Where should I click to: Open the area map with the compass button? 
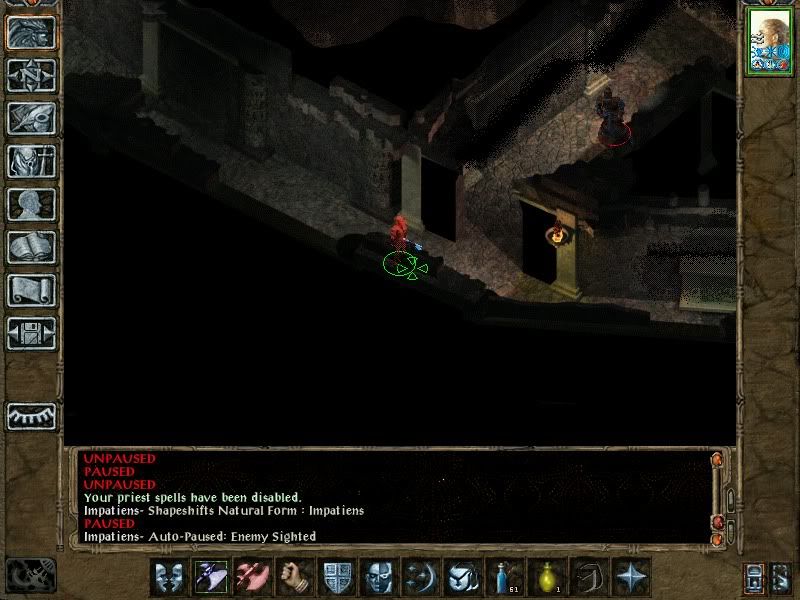pyautogui.click(x=31, y=75)
